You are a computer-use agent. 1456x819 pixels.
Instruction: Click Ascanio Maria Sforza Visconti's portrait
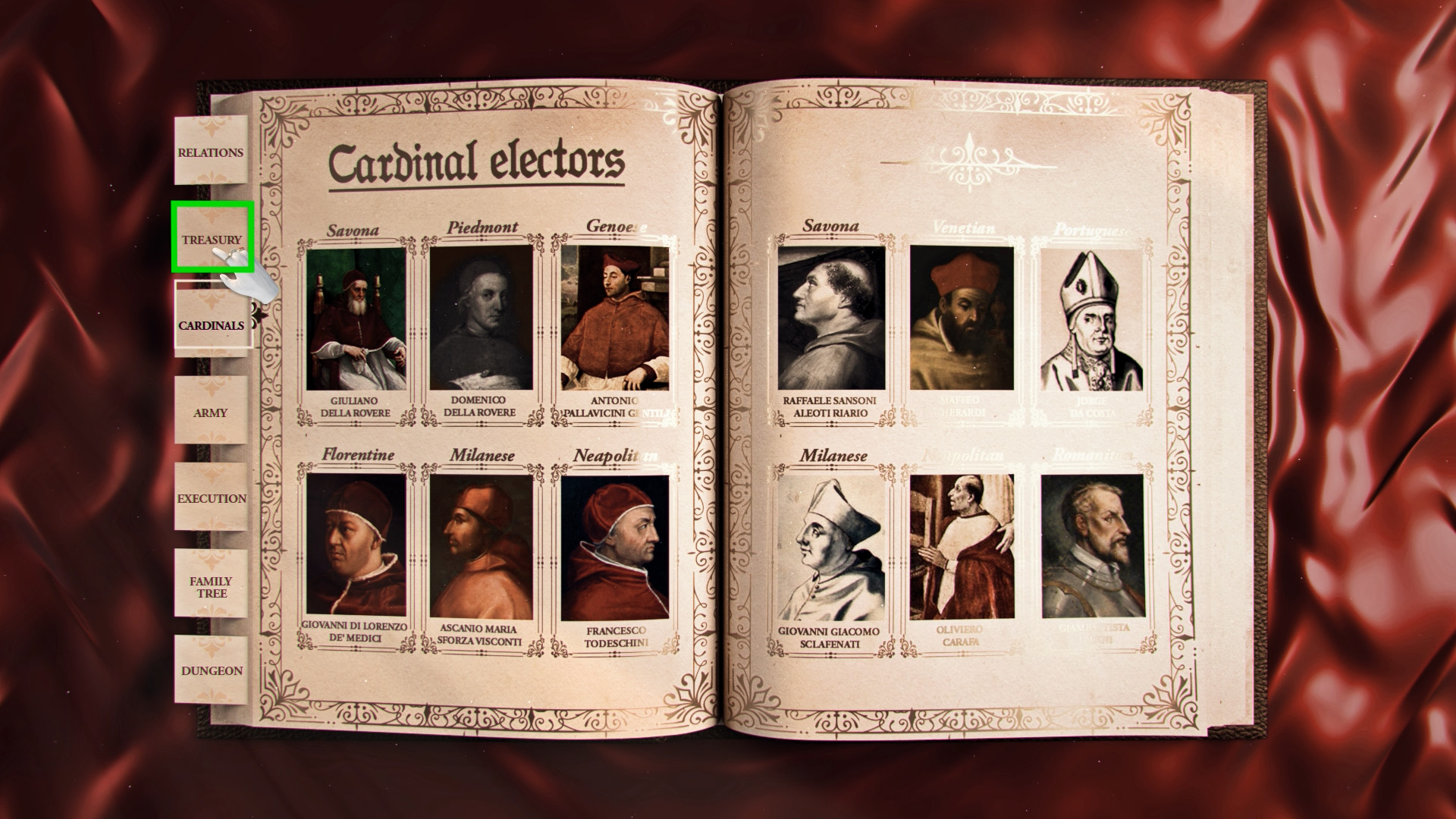[484, 544]
